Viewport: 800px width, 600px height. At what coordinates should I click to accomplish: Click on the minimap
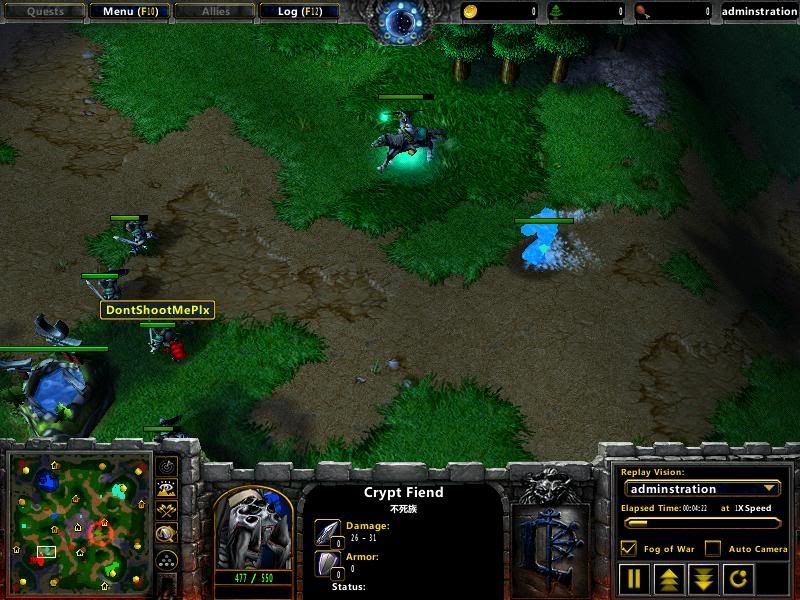coord(77,520)
